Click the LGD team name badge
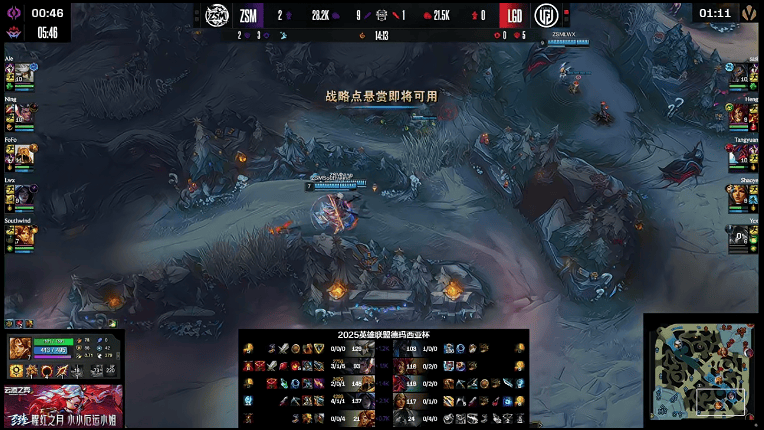This screenshot has width=764, height=430. pyautogui.click(x=514, y=15)
